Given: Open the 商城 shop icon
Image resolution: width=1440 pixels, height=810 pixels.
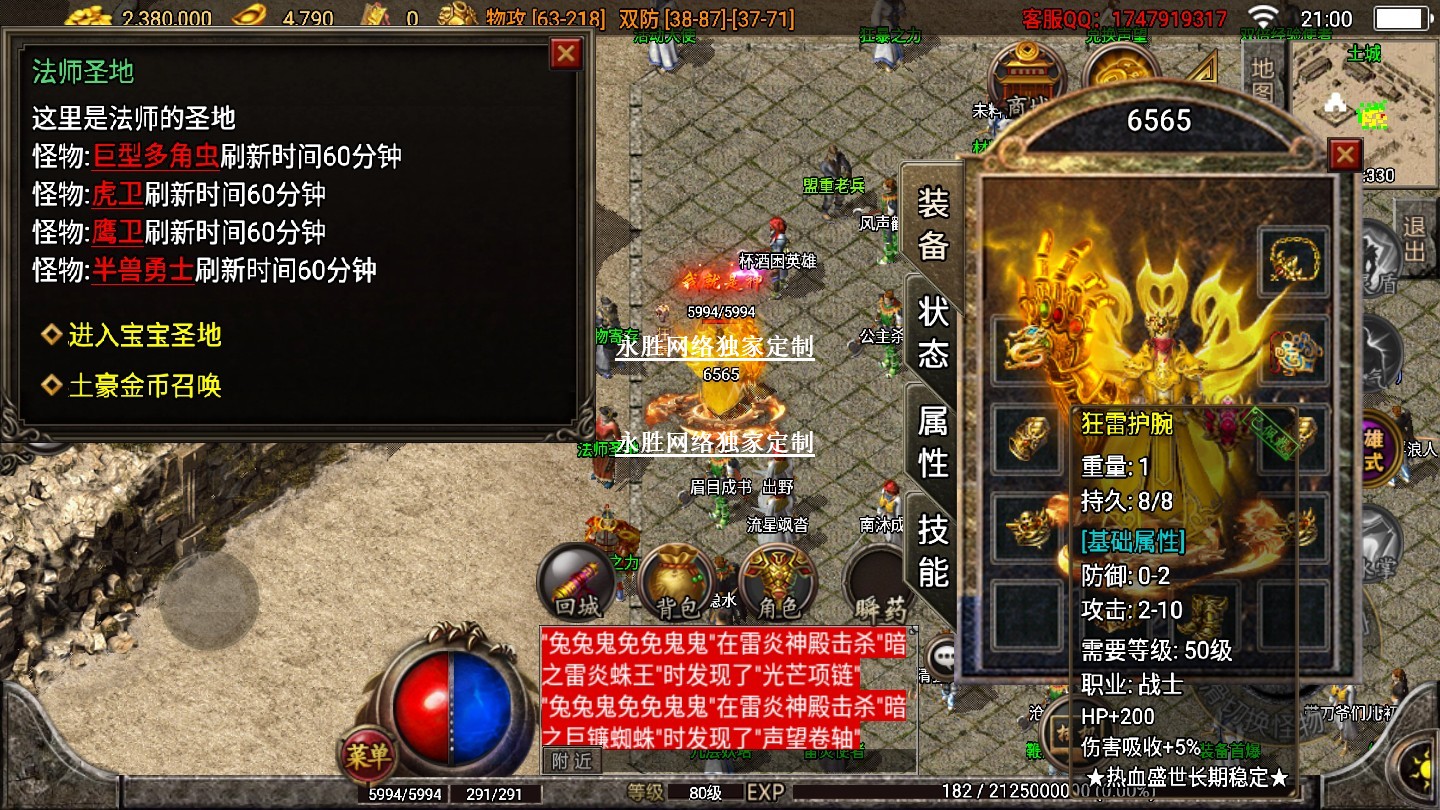Looking at the screenshot, I should click(1025, 80).
